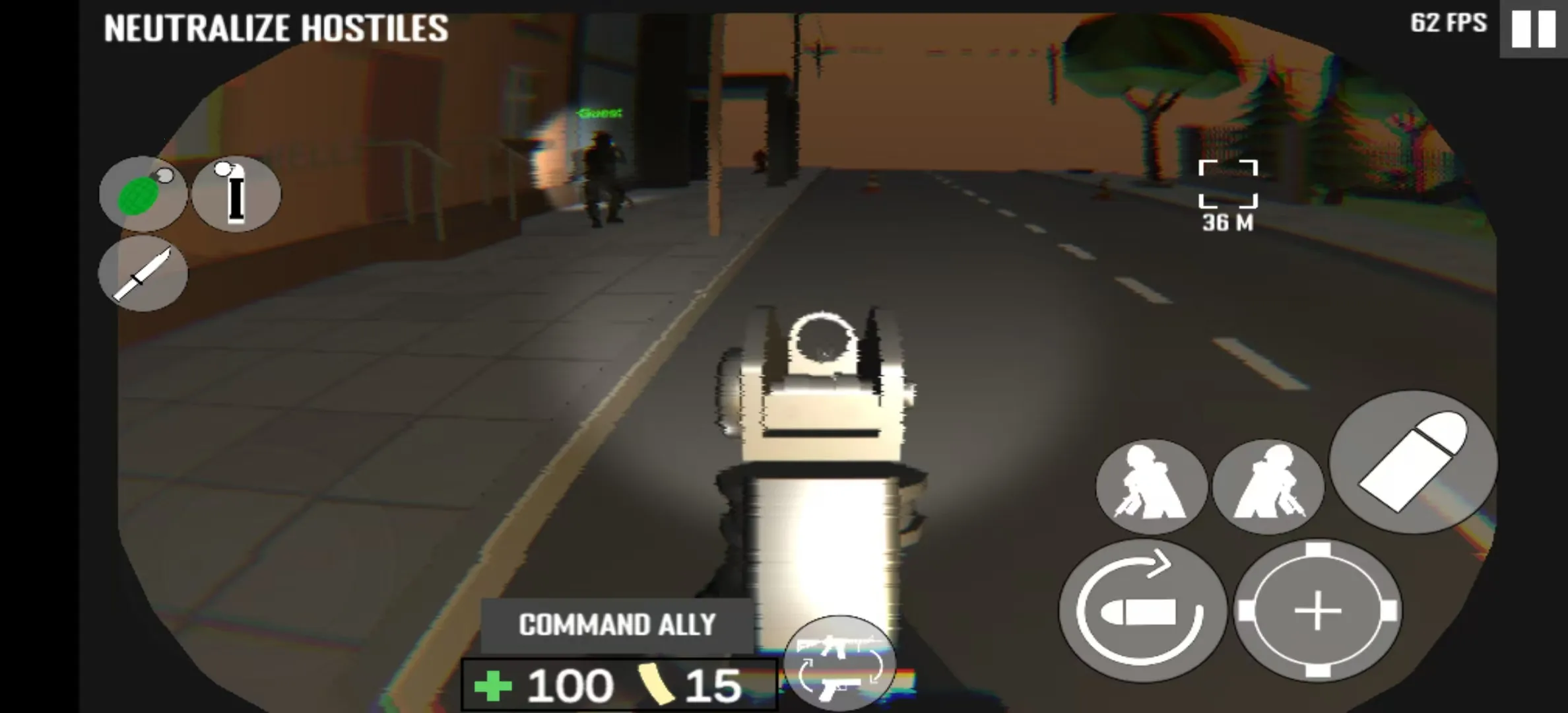Click the 62 FPS counter display
1568x713 pixels.
1447,24
